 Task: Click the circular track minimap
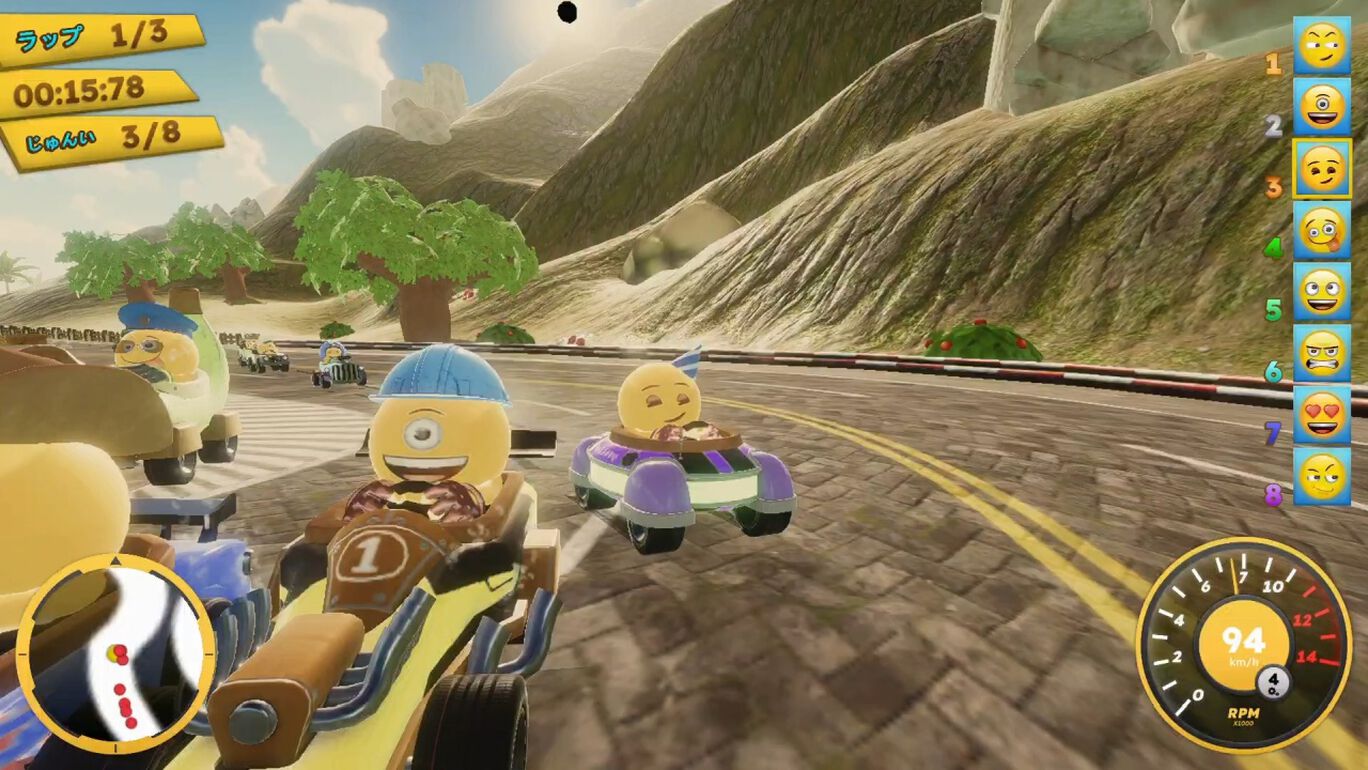116,654
